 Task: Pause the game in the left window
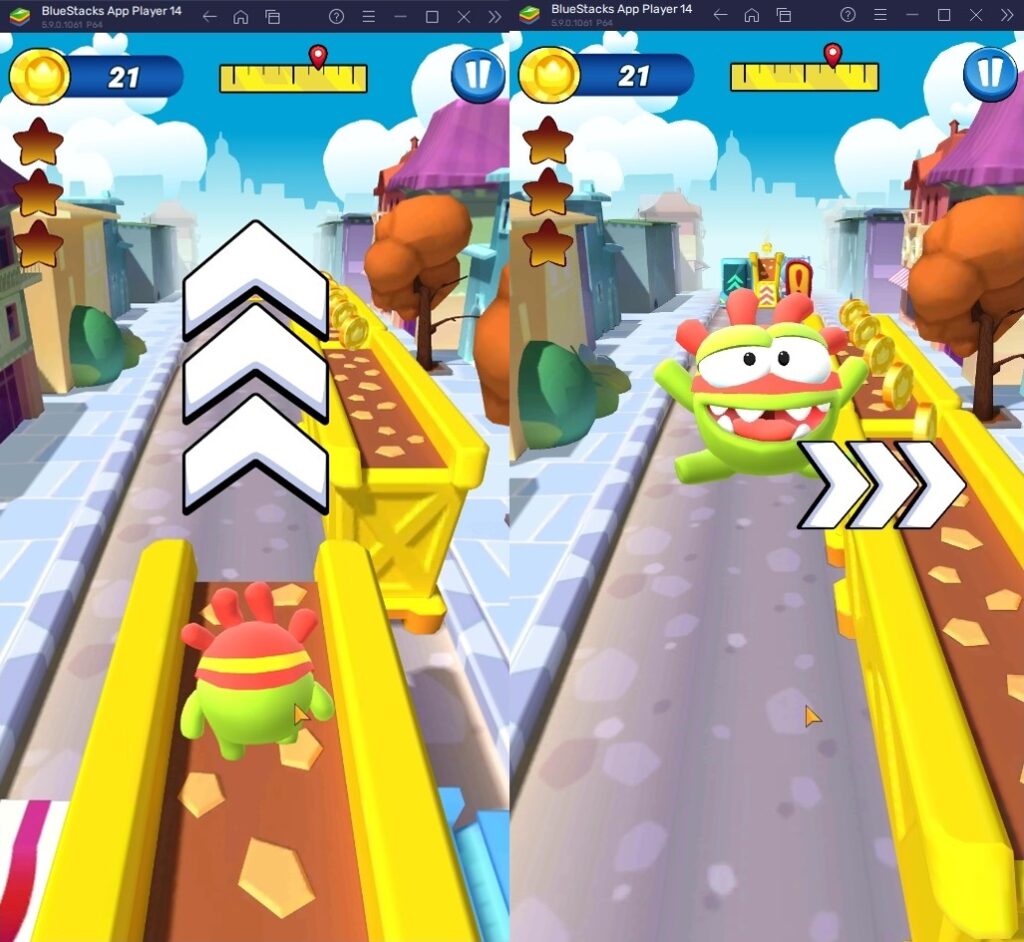pyautogui.click(x=477, y=76)
